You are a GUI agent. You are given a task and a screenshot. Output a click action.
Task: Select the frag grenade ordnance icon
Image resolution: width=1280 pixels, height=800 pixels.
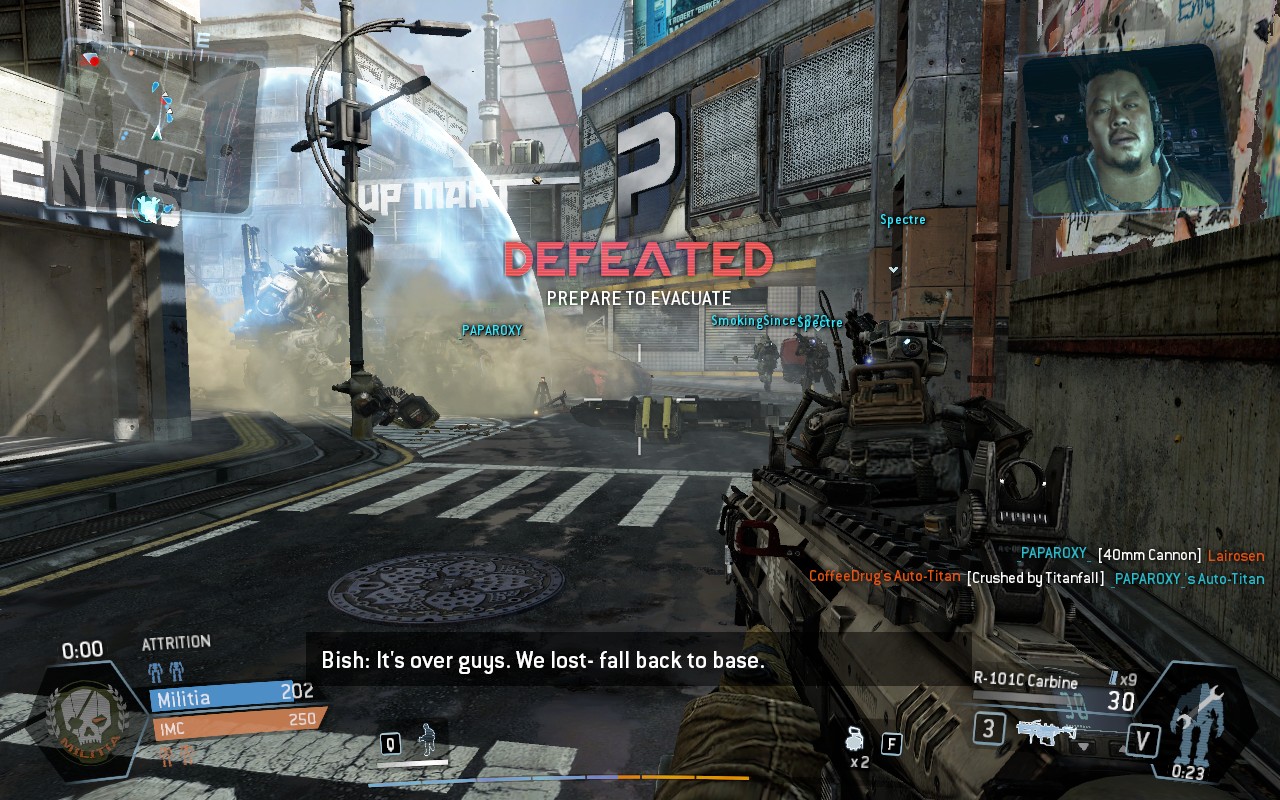[x=855, y=741]
